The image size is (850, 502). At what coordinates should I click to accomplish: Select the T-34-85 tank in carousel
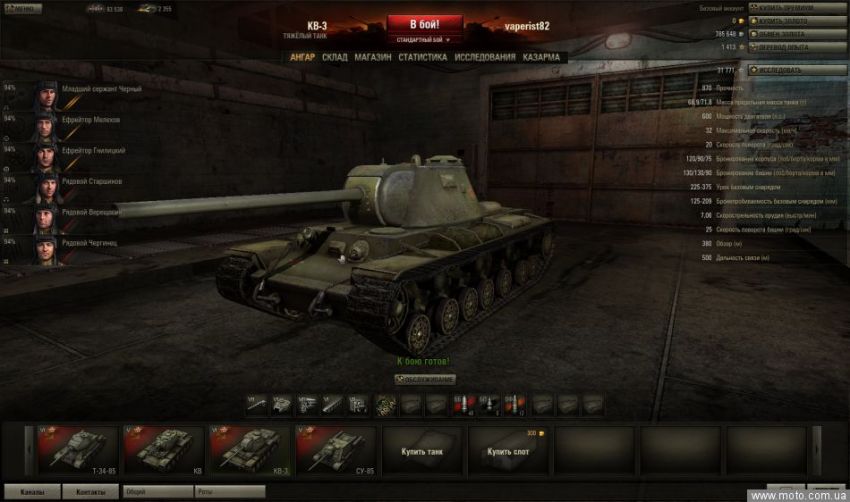[x=77, y=448]
